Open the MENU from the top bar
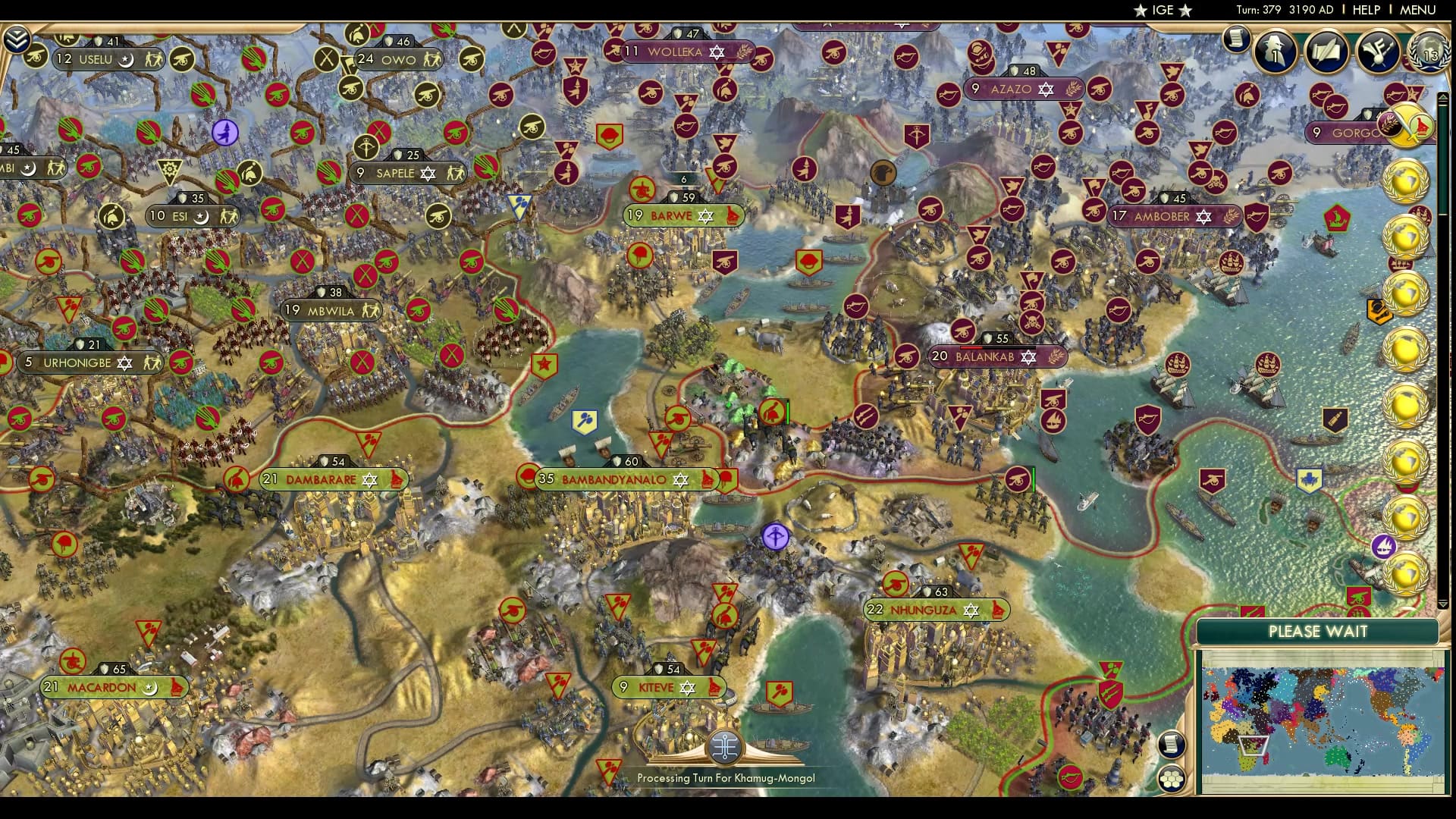The height and width of the screenshot is (819, 1456). coord(1420,10)
